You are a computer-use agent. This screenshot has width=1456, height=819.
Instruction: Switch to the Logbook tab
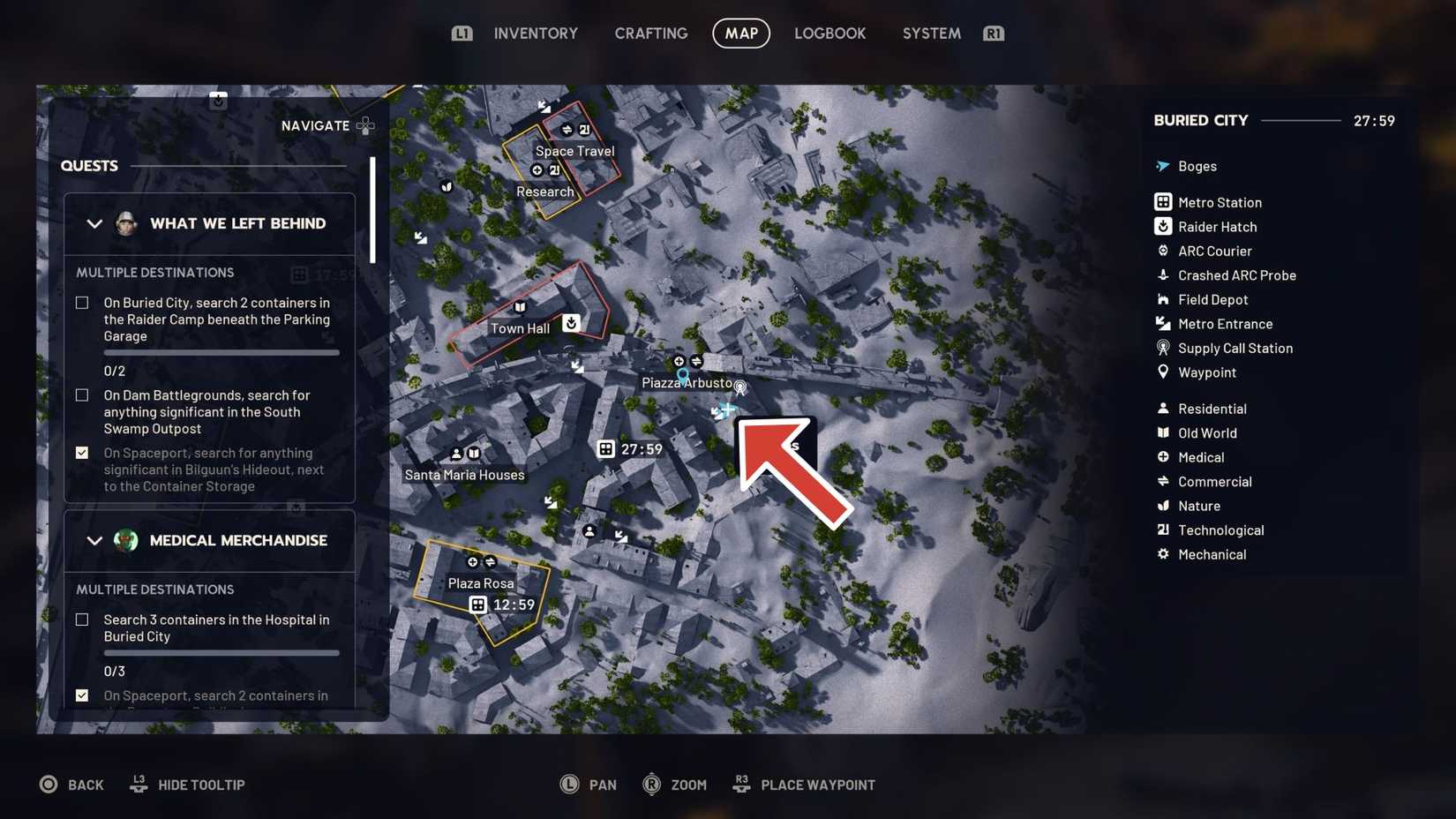pos(829,34)
